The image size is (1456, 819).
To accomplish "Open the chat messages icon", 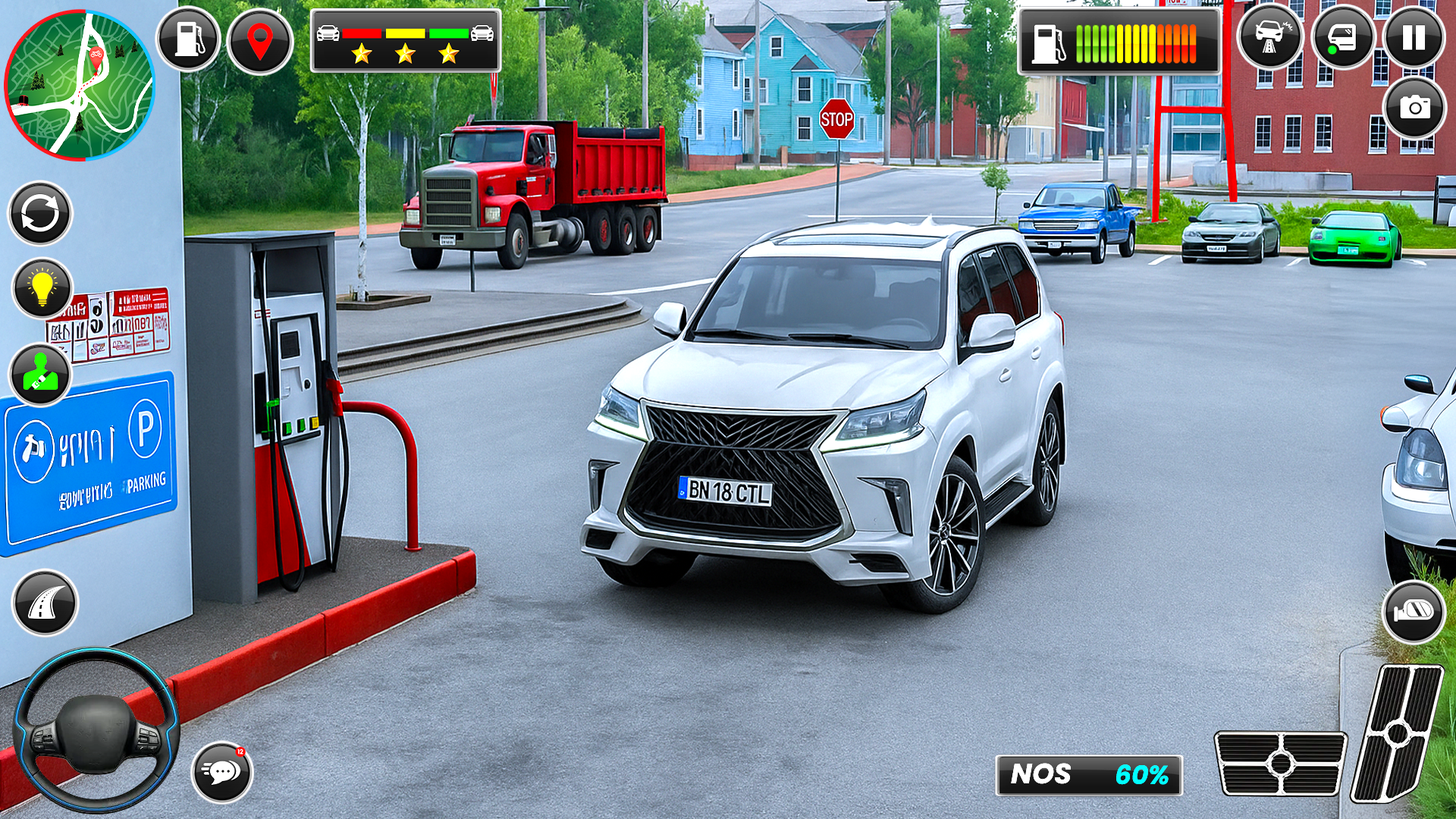I will [224, 770].
